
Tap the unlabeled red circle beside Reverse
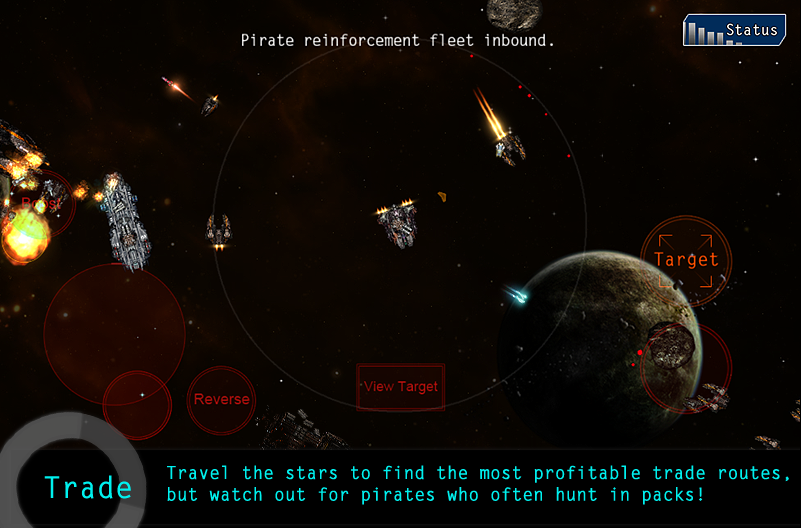[137, 405]
